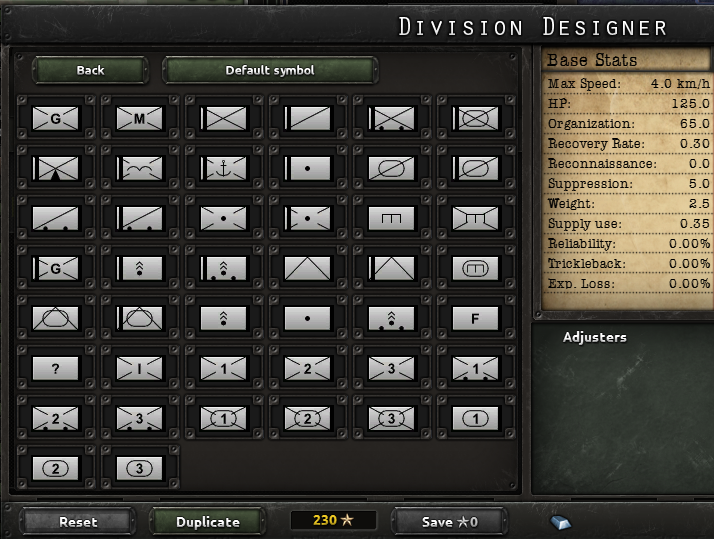This screenshot has width=714, height=539.
Task: Click the eraser icon beside Save
Action: coord(560,521)
